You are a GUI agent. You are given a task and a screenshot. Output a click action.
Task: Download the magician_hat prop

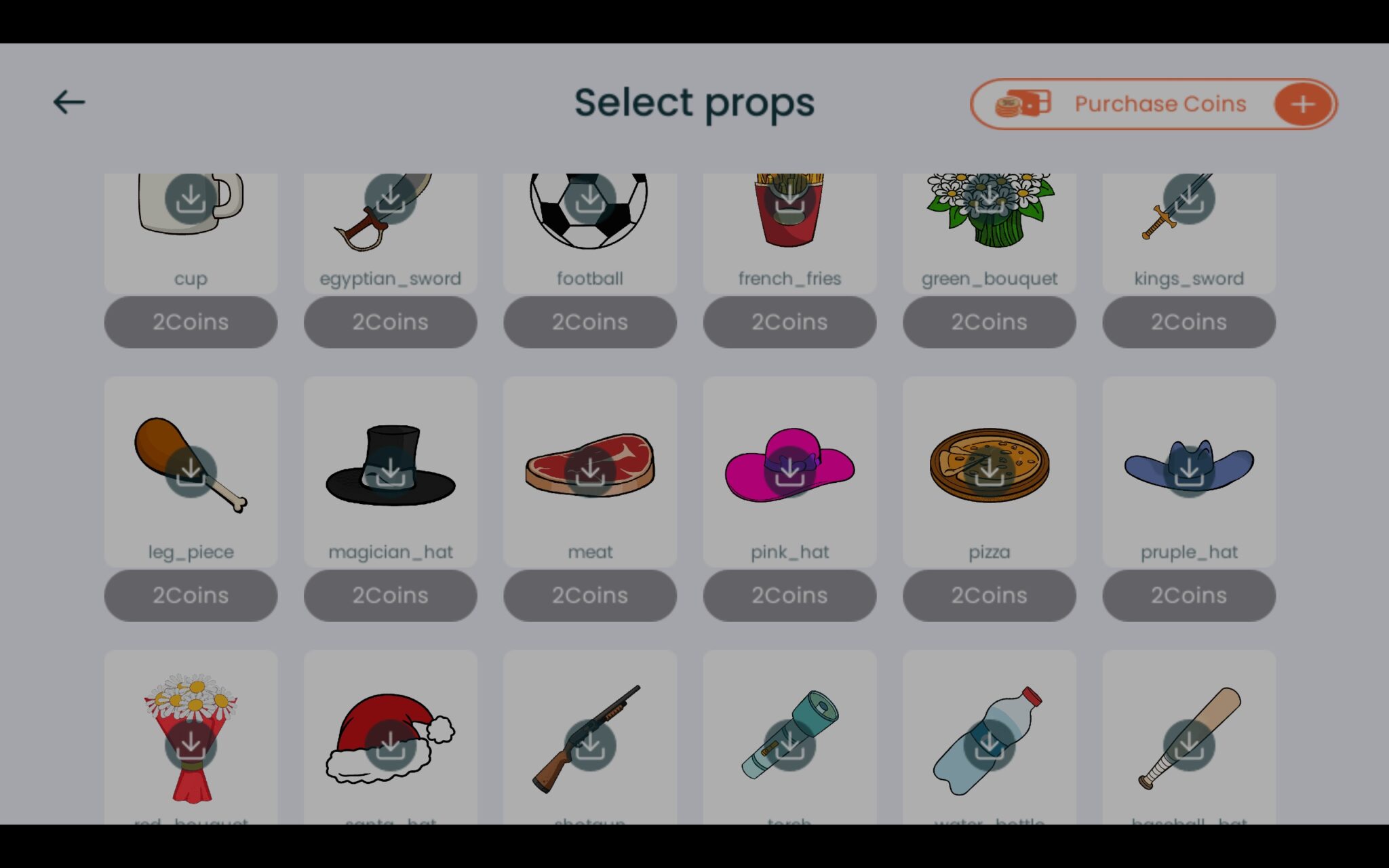click(391, 471)
